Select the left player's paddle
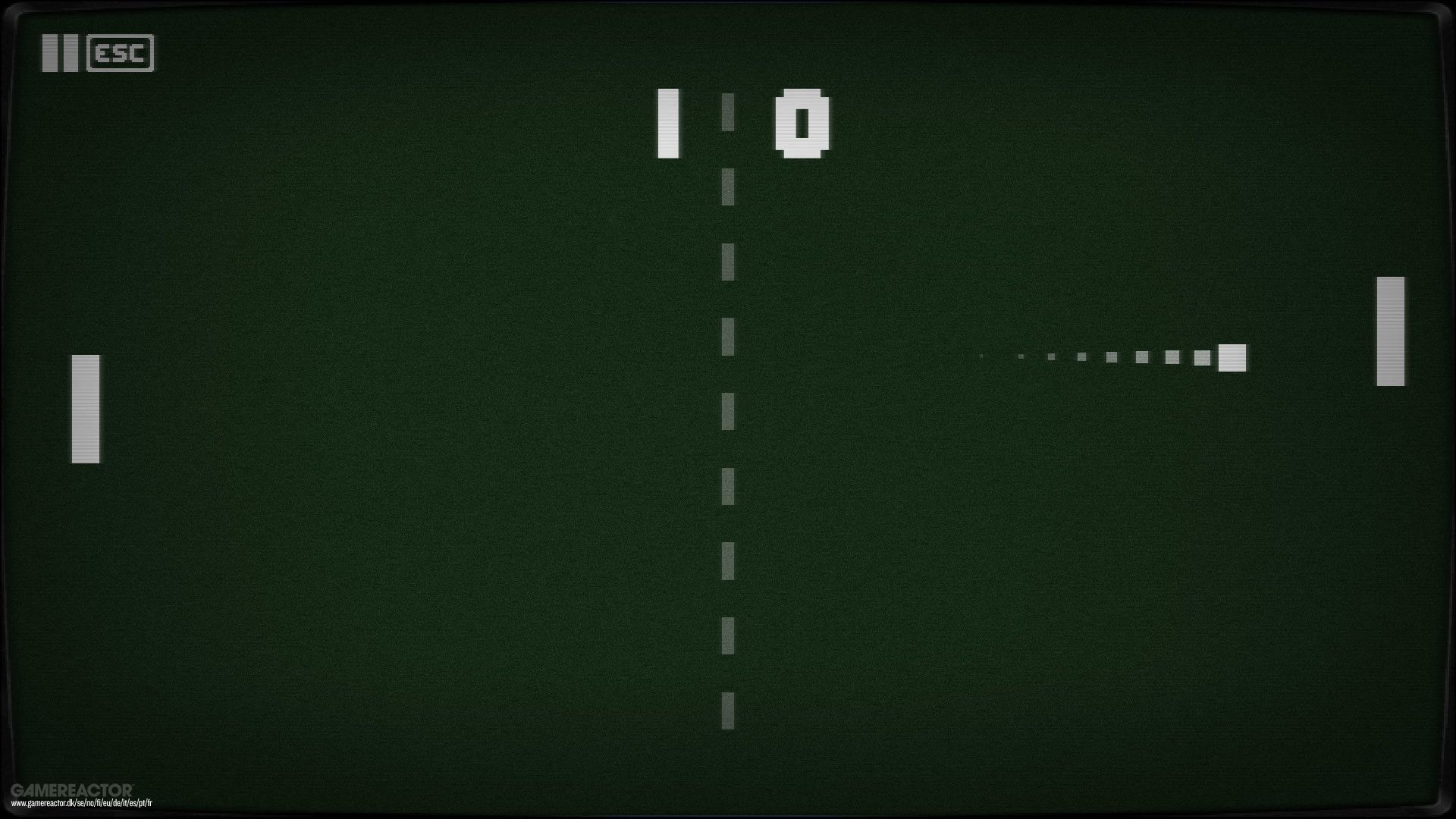This screenshot has width=1456, height=819. [84, 407]
